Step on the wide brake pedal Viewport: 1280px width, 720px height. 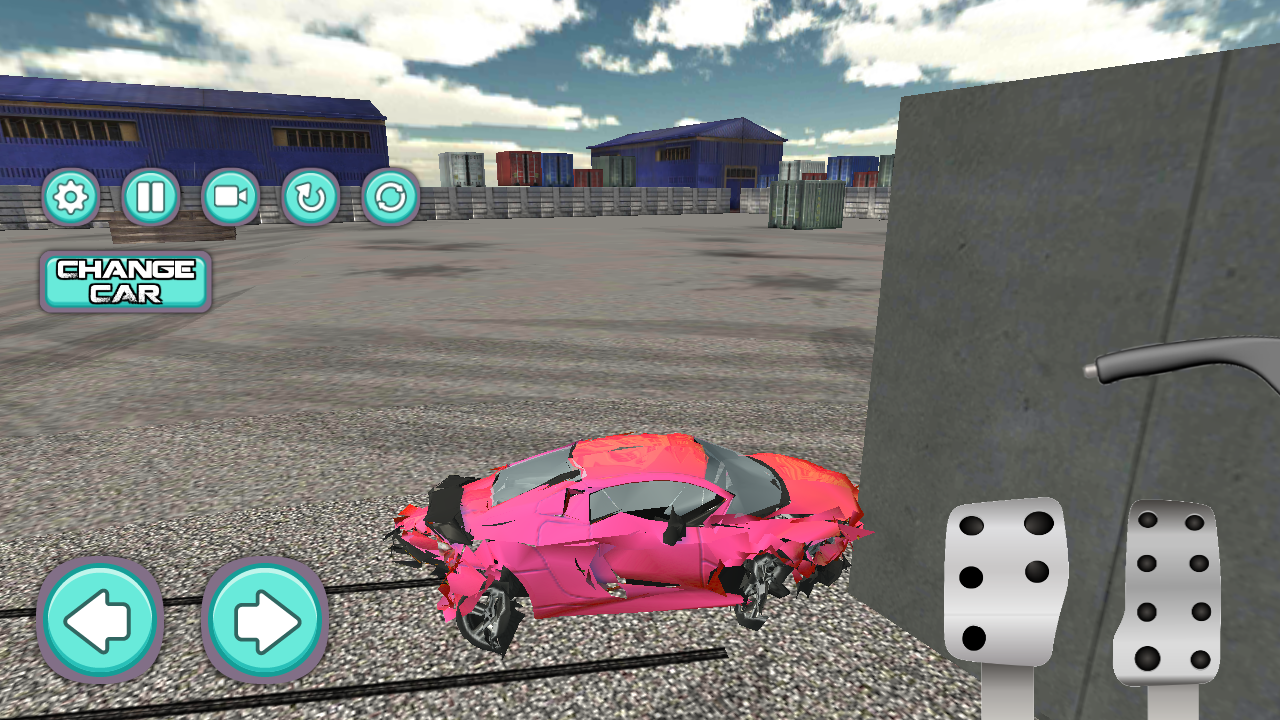coord(1004,580)
